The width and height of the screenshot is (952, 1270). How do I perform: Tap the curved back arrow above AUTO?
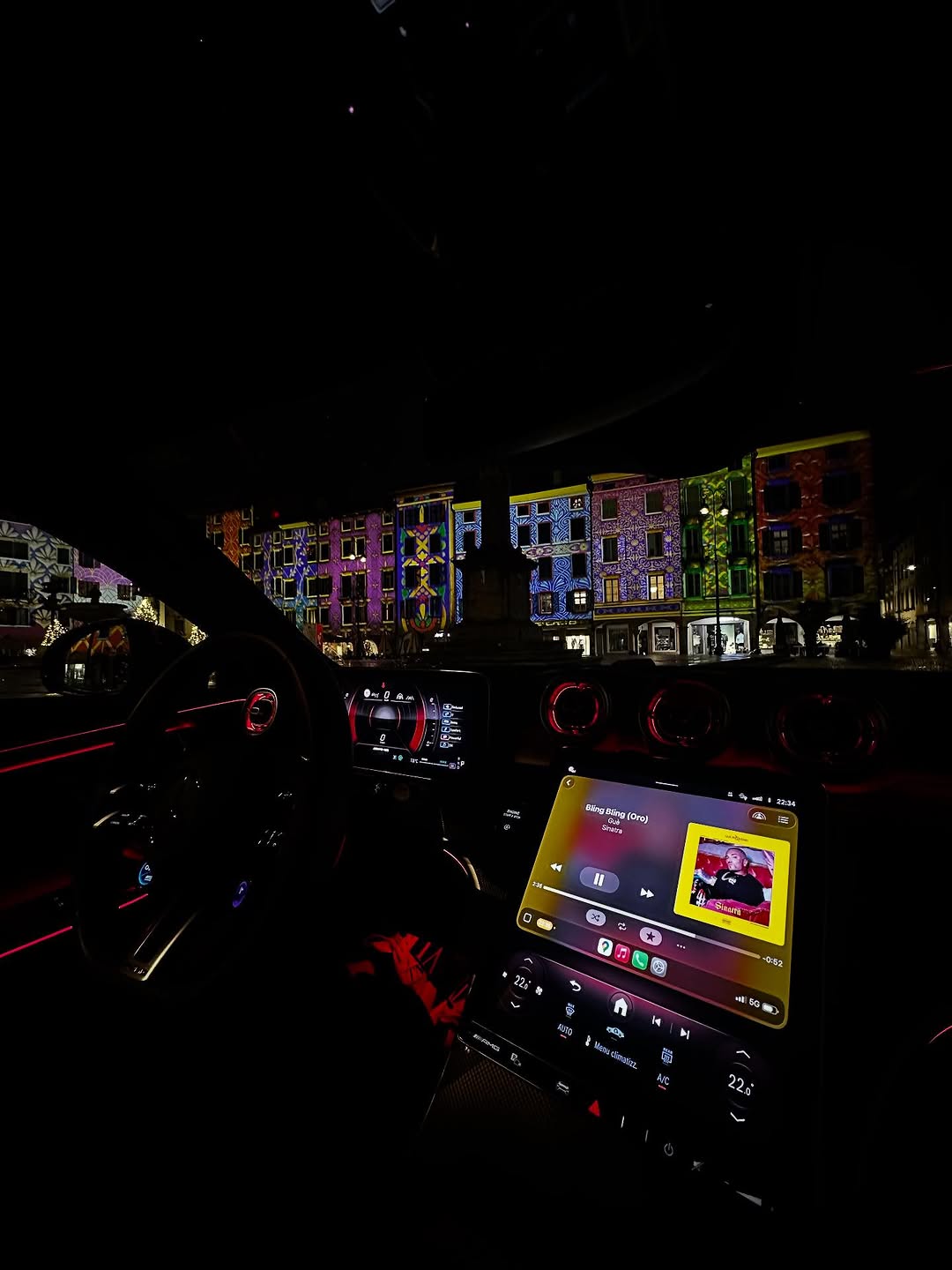coord(575,986)
